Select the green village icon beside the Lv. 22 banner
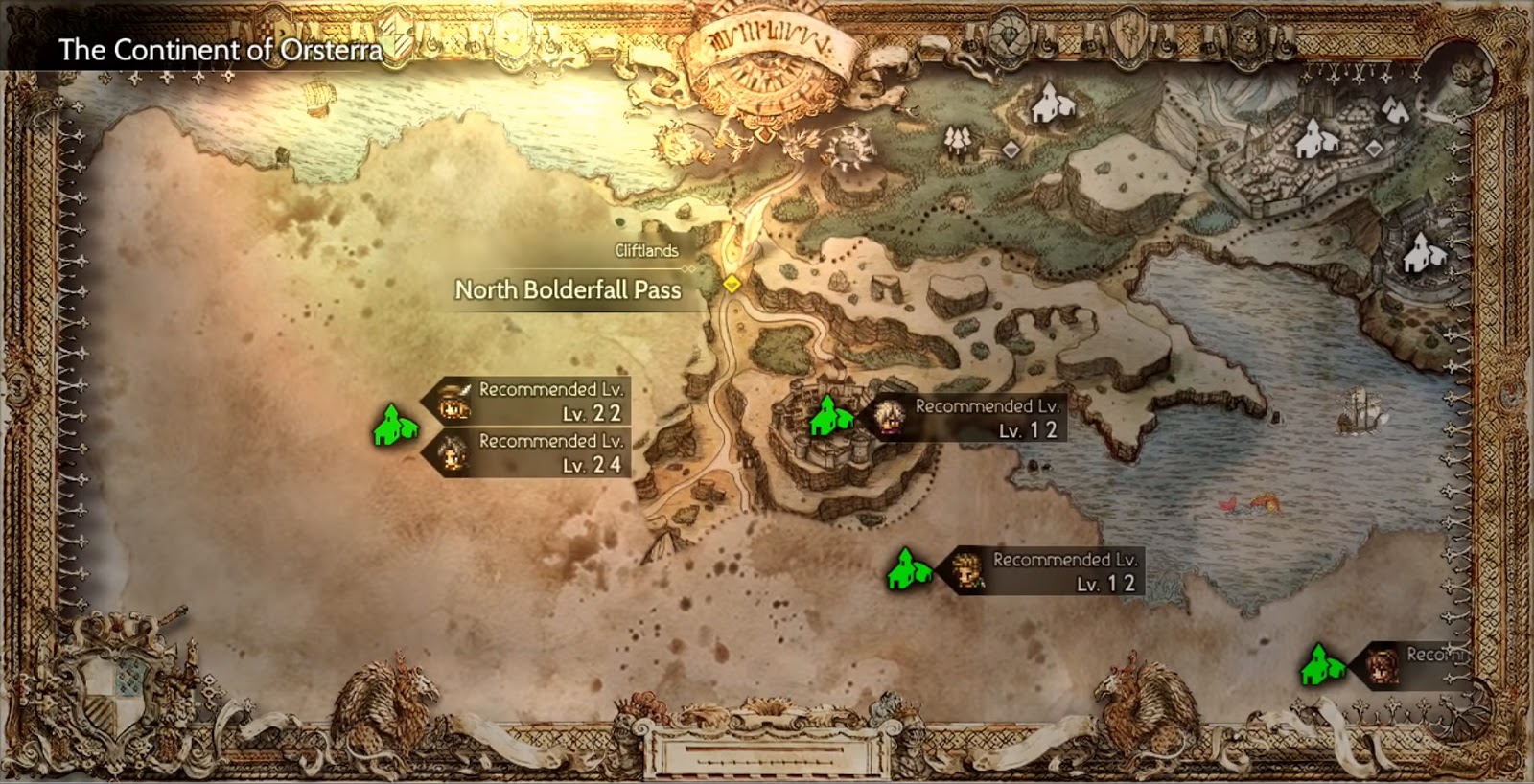Viewport: 1534px width, 784px height. tap(395, 426)
